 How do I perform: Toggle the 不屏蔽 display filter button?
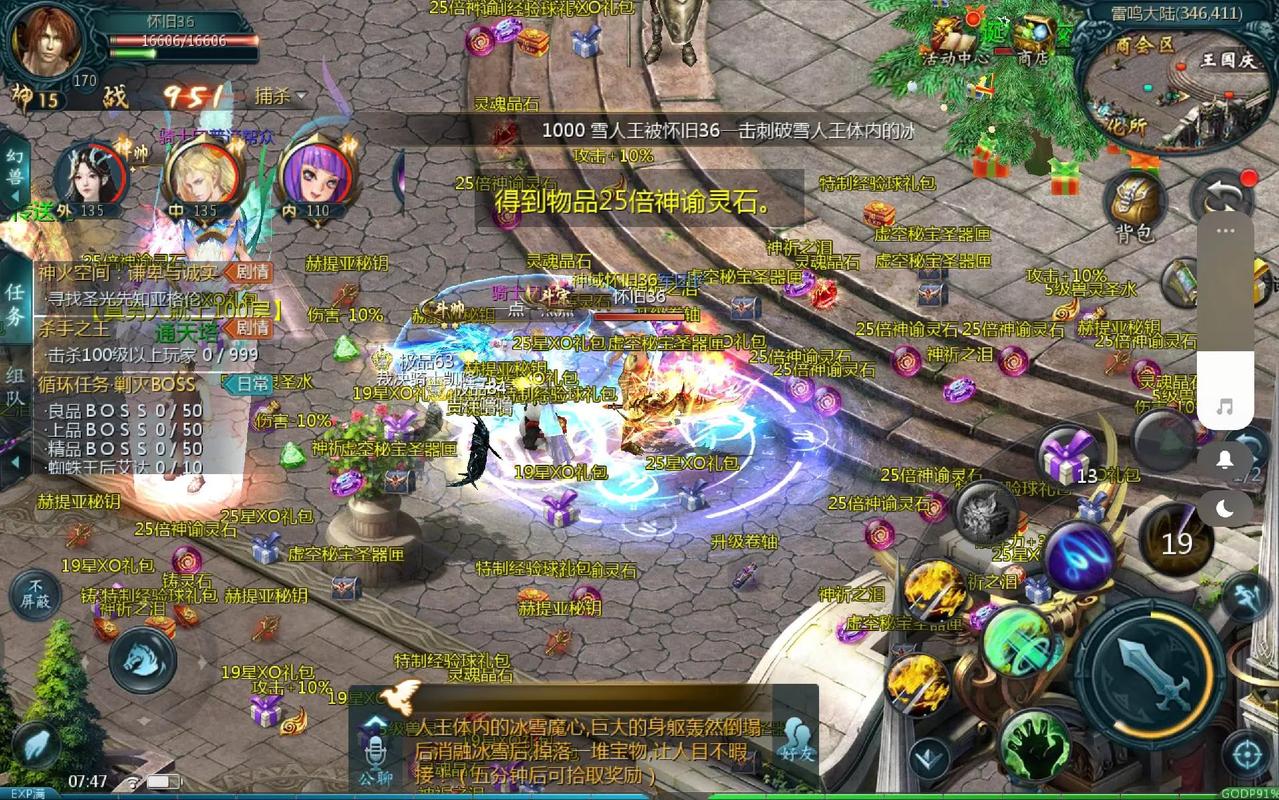tap(36, 594)
